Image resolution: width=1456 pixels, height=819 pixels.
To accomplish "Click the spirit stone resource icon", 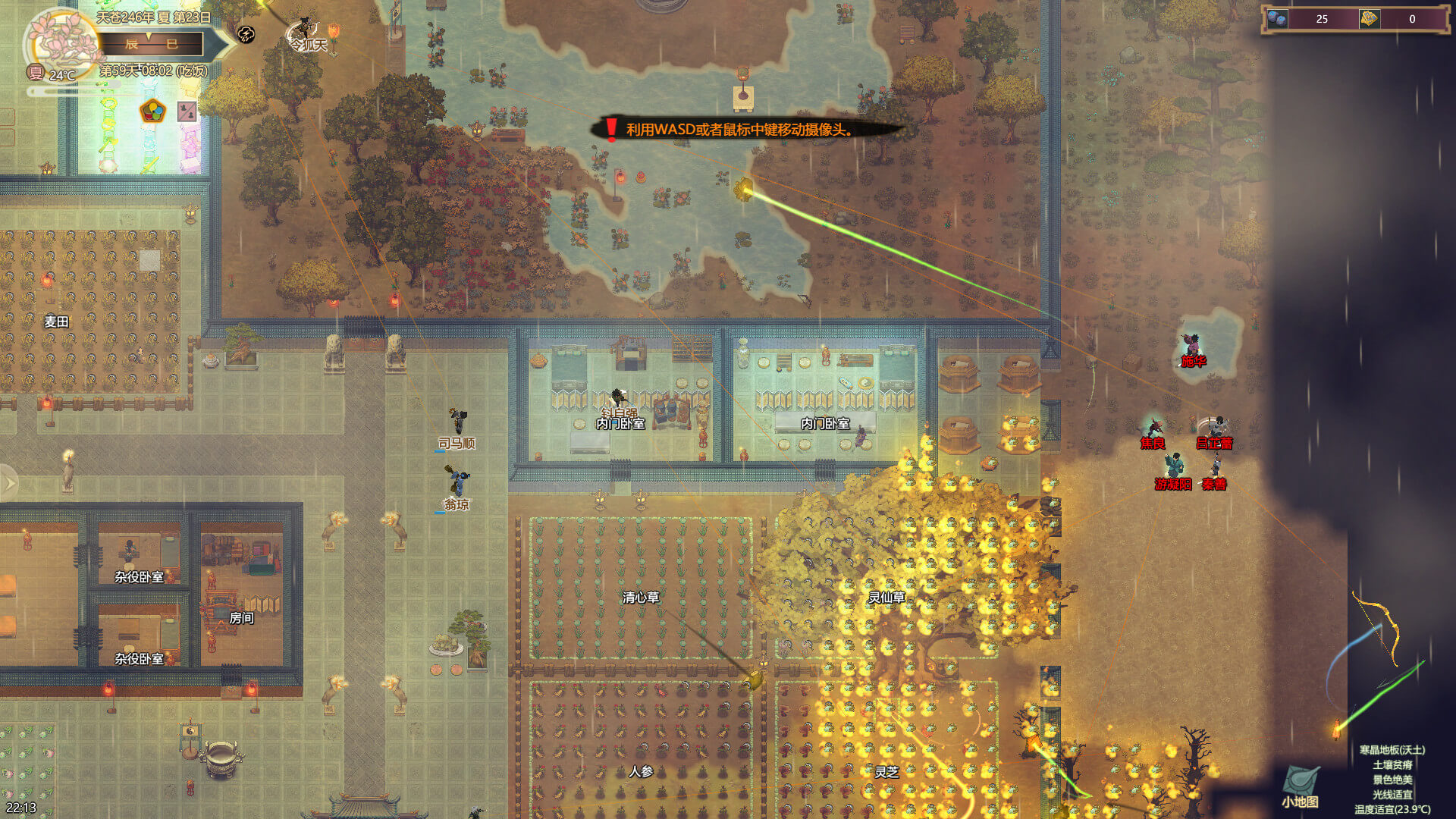I will click(x=1277, y=19).
